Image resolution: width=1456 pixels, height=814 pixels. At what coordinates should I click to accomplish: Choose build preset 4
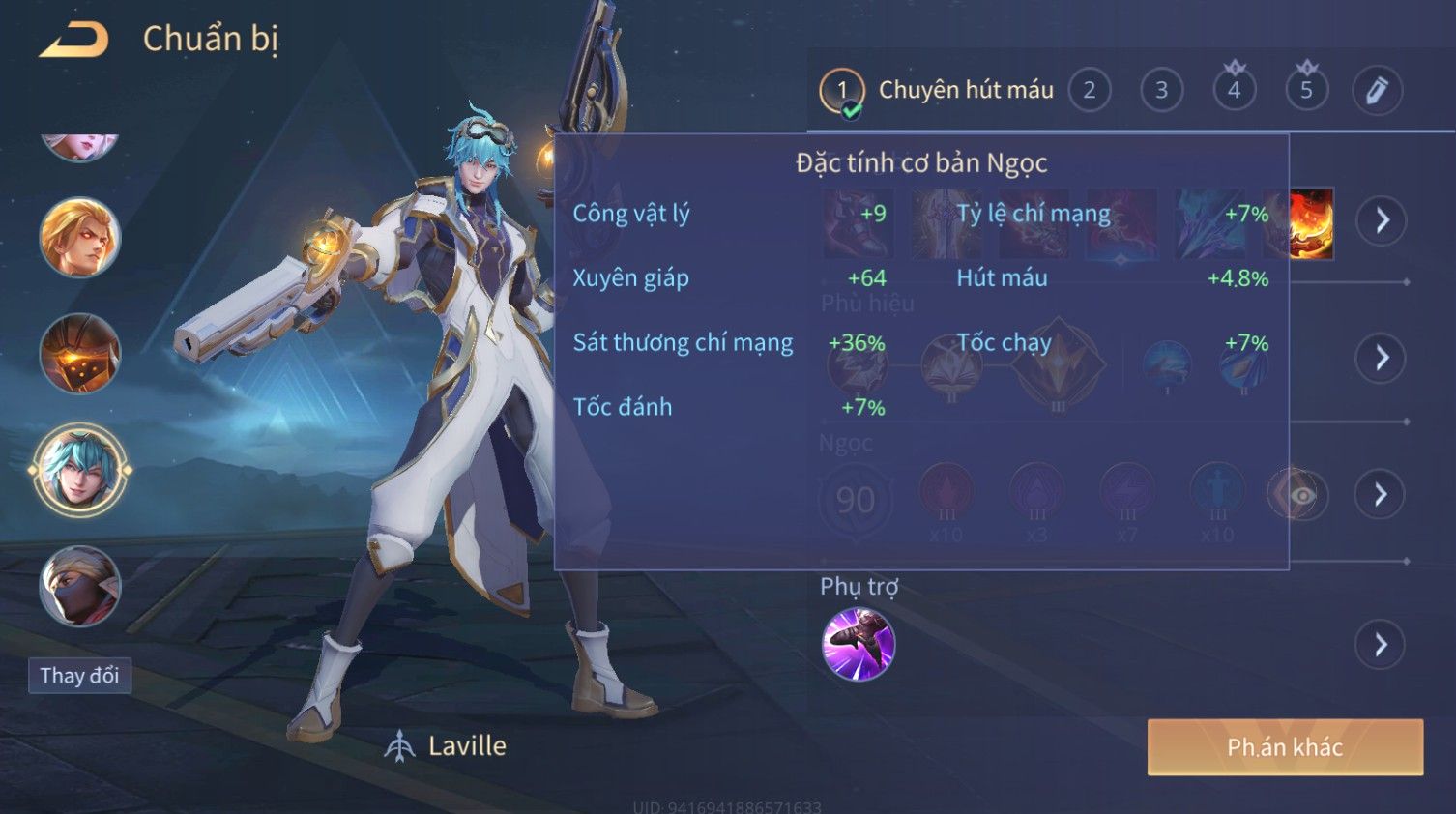pos(1234,91)
